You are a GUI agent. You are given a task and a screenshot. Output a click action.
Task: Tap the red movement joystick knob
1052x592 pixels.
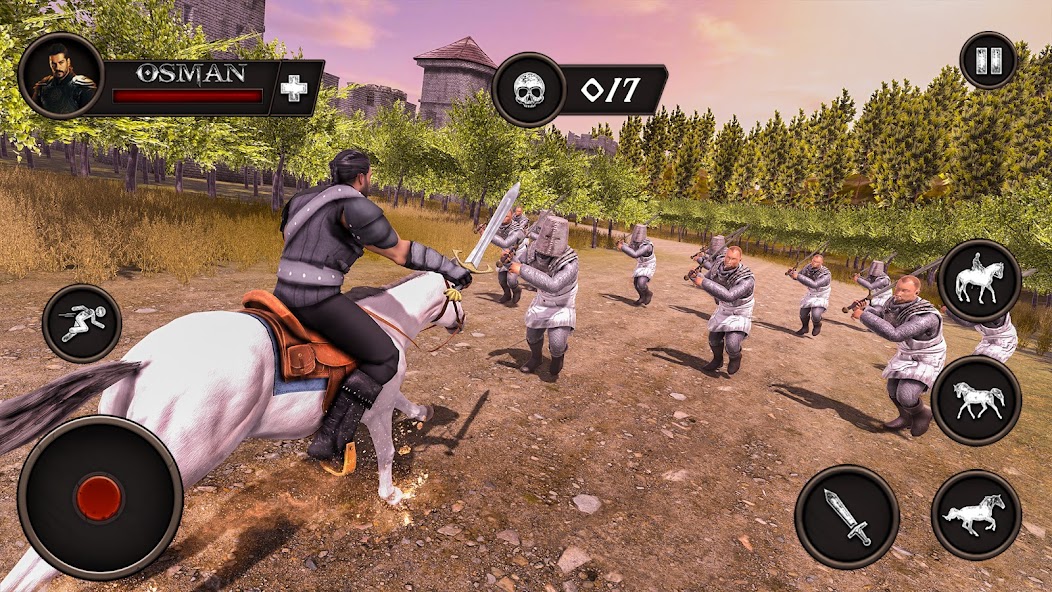click(x=99, y=497)
